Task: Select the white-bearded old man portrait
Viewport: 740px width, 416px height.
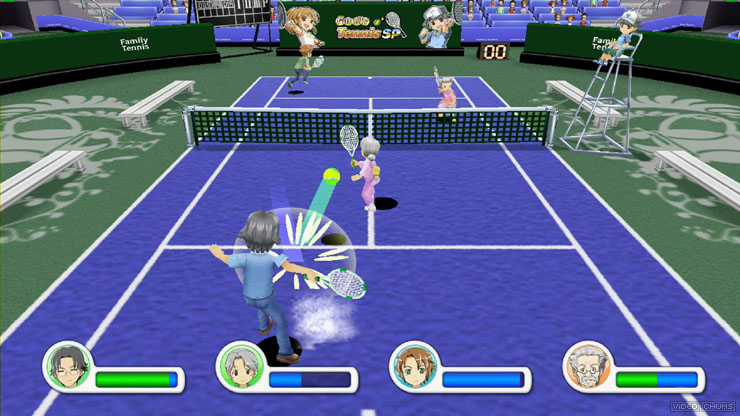Action: 585,366
